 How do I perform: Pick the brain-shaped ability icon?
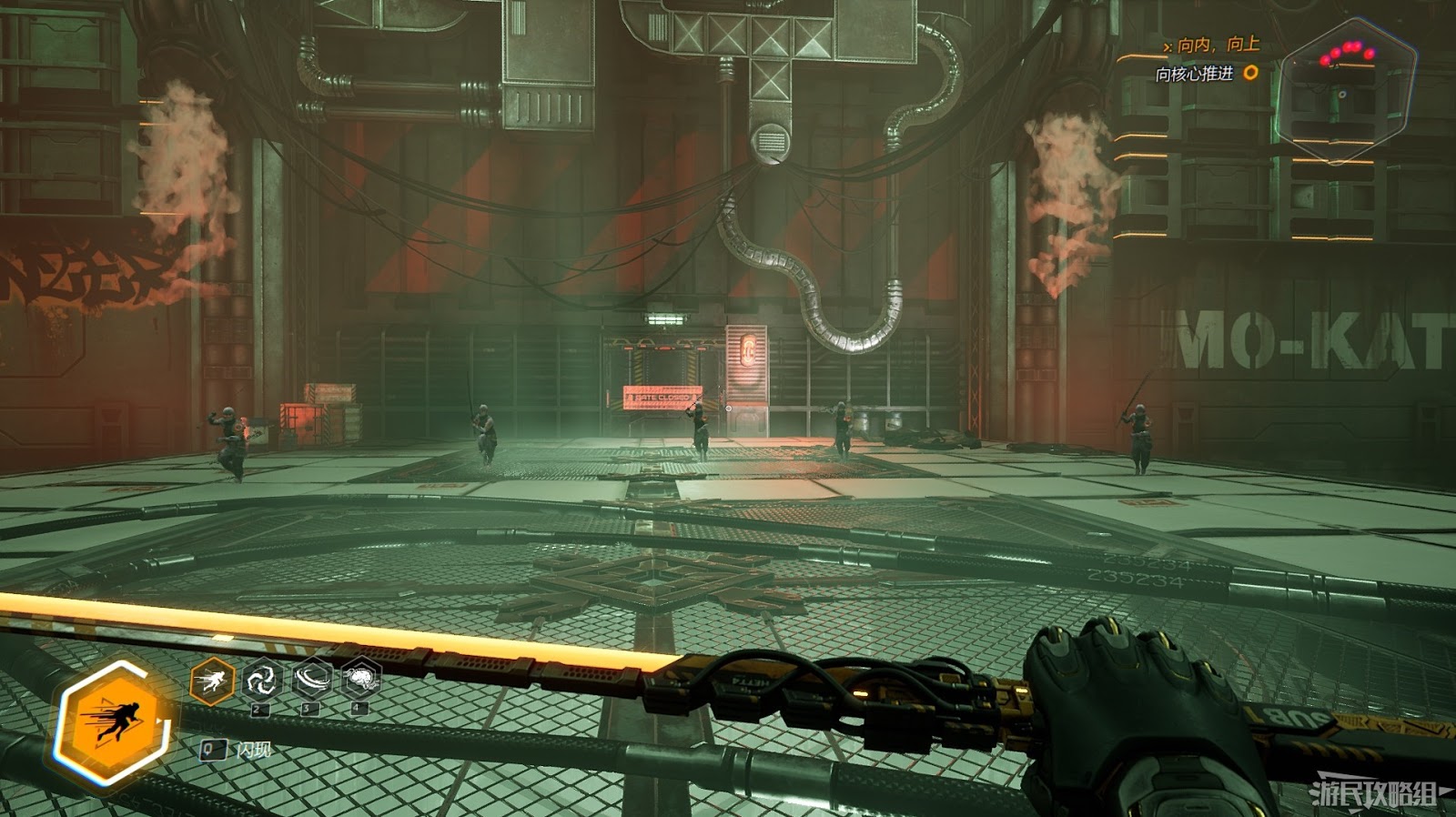coord(360,678)
